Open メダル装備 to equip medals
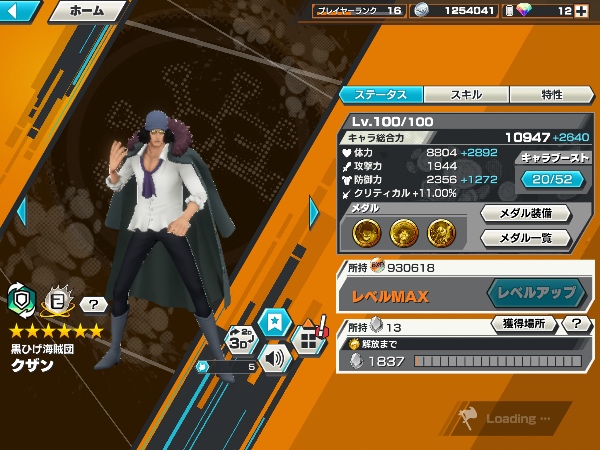 point(526,213)
